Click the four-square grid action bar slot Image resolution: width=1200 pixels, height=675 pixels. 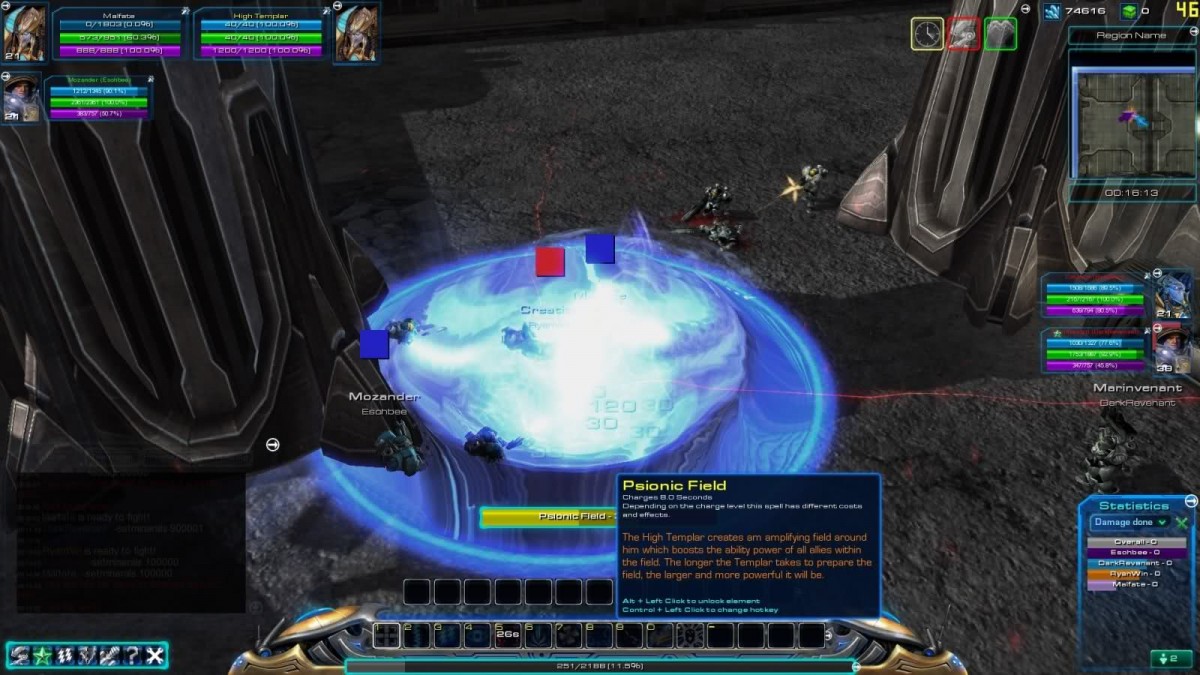click(387, 635)
